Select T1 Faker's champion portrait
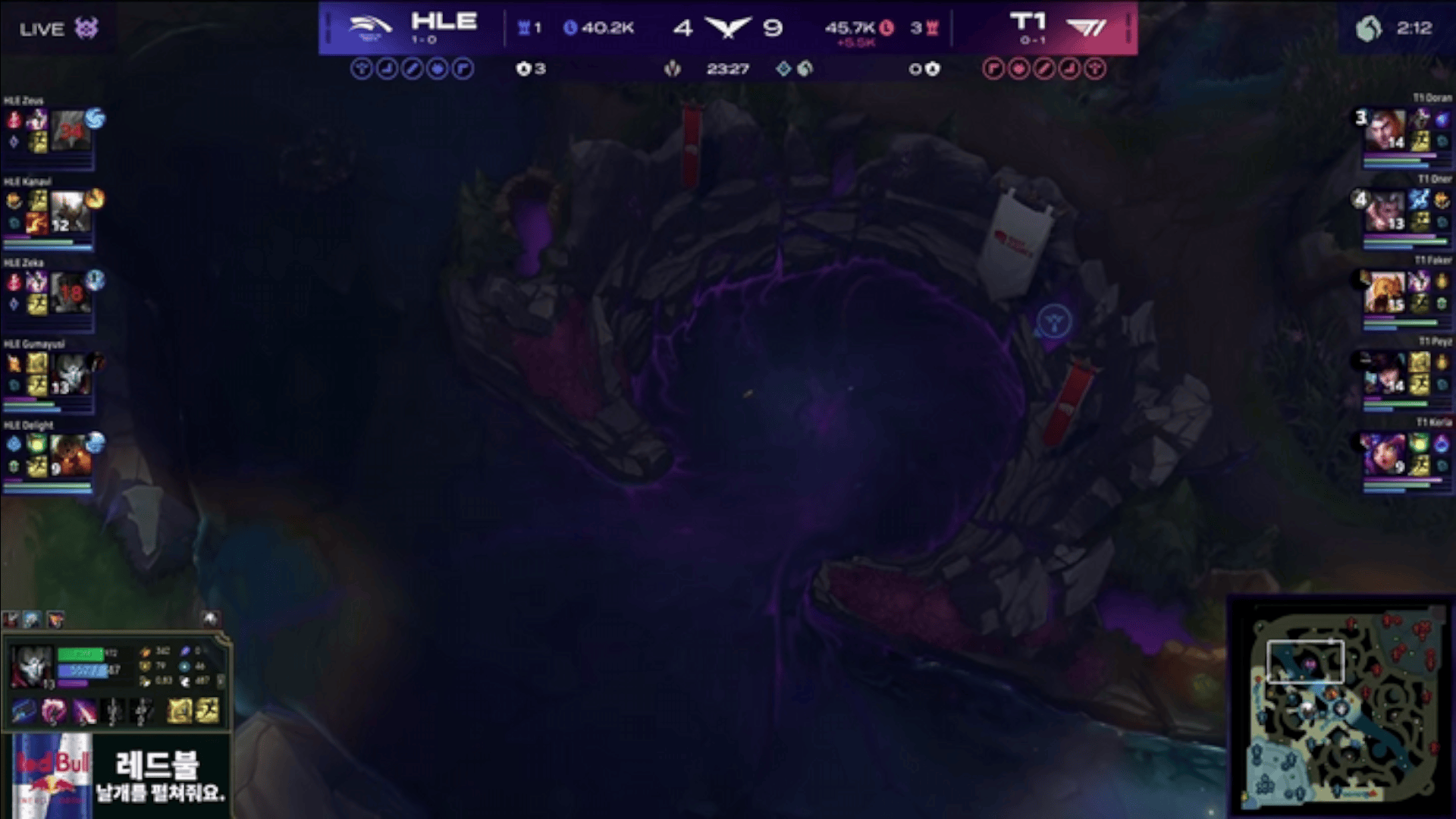Screen dimensions: 1456x819 tap(1385, 293)
